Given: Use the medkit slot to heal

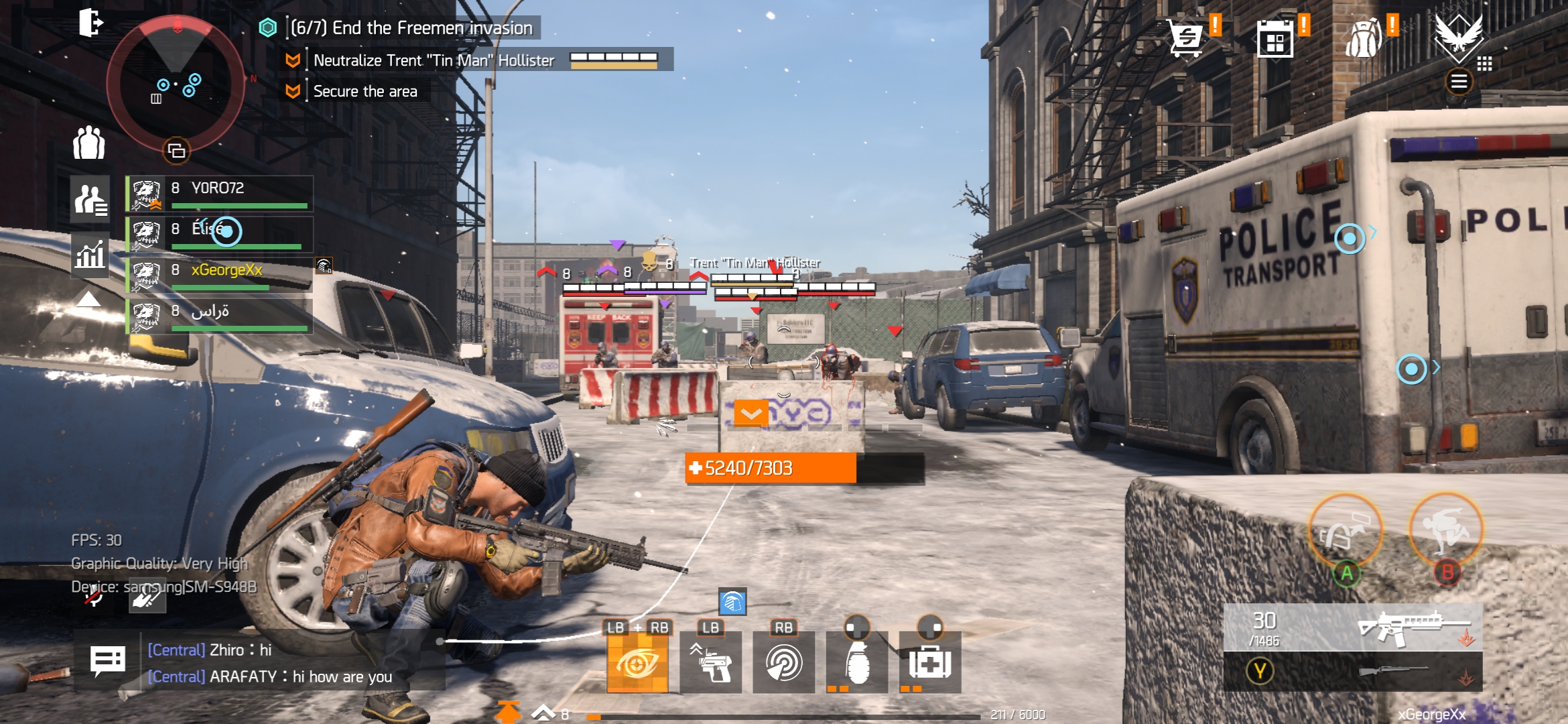Looking at the screenshot, I should point(929,662).
